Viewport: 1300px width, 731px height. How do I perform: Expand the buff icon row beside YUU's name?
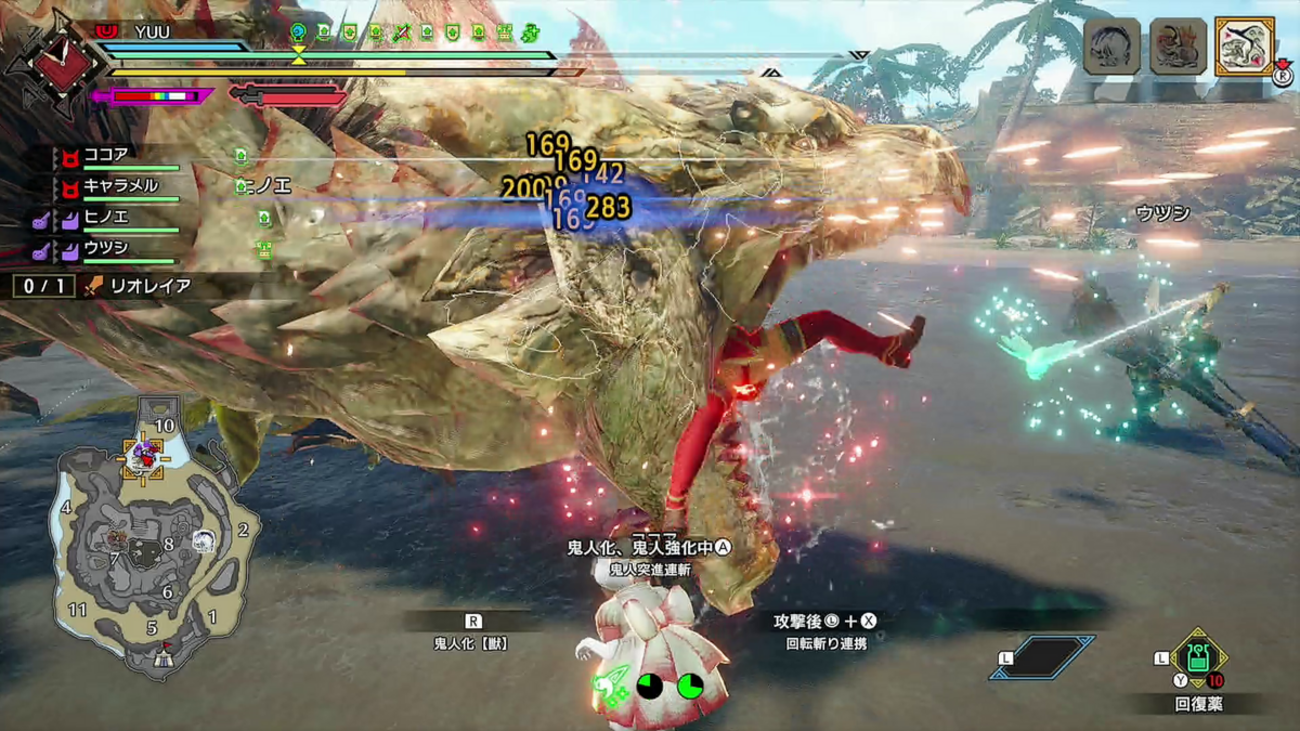click(300, 33)
